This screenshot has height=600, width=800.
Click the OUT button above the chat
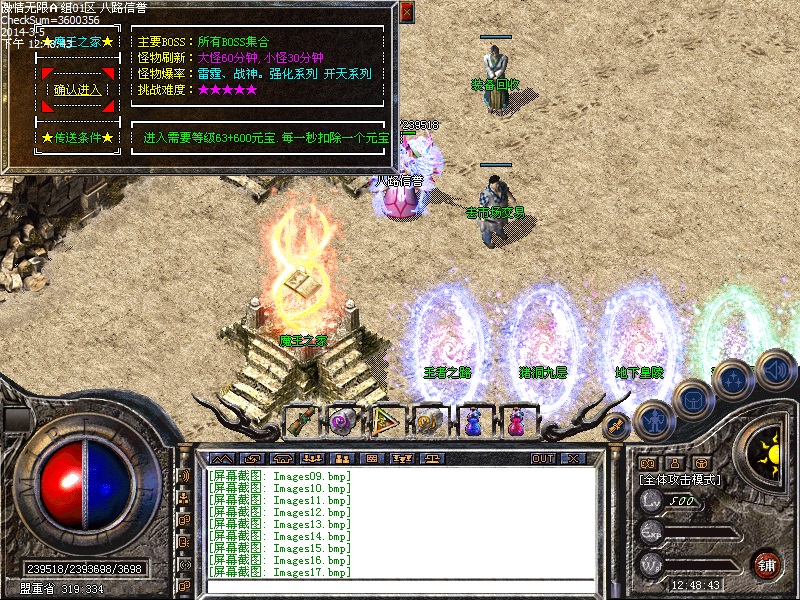click(543, 458)
